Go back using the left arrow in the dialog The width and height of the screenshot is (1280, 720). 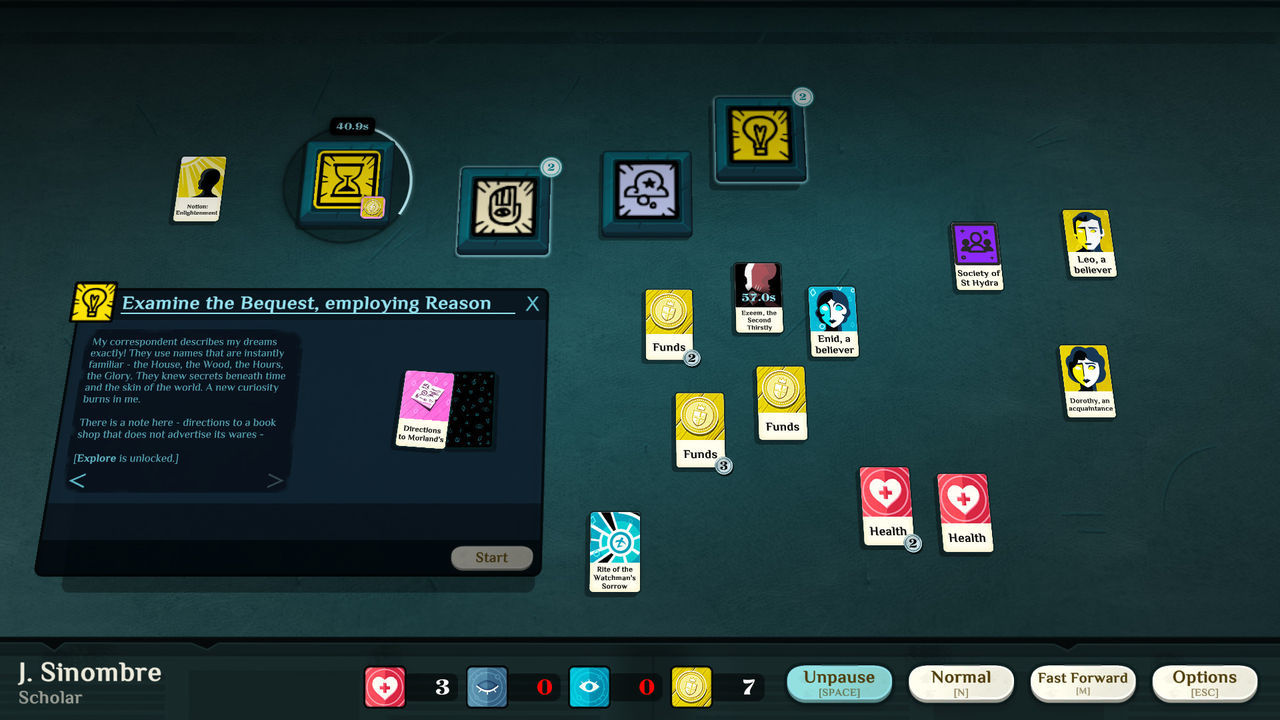tap(78, 481)
